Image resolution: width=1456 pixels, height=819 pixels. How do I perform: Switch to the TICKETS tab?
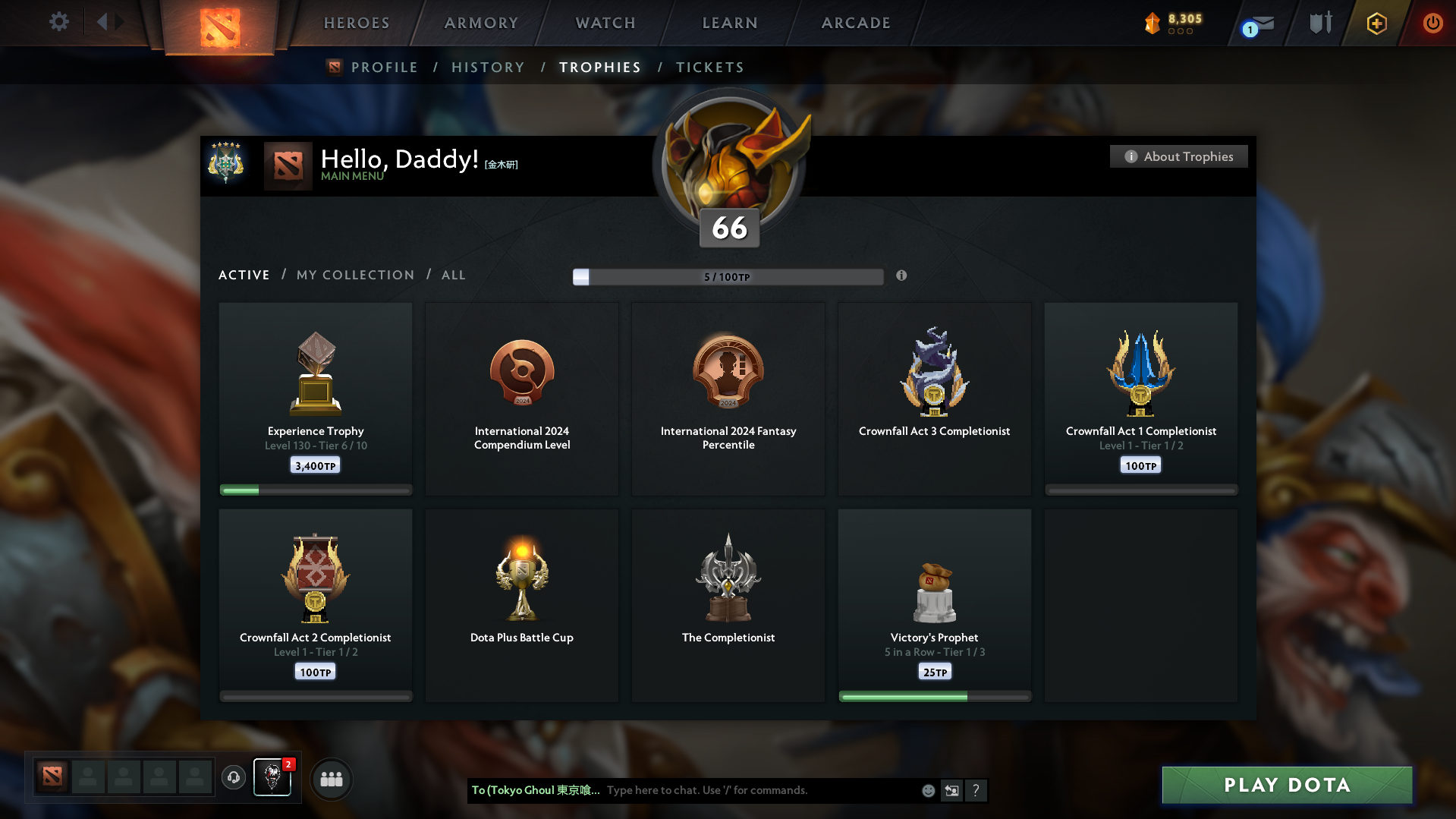[x=709, y=67]
